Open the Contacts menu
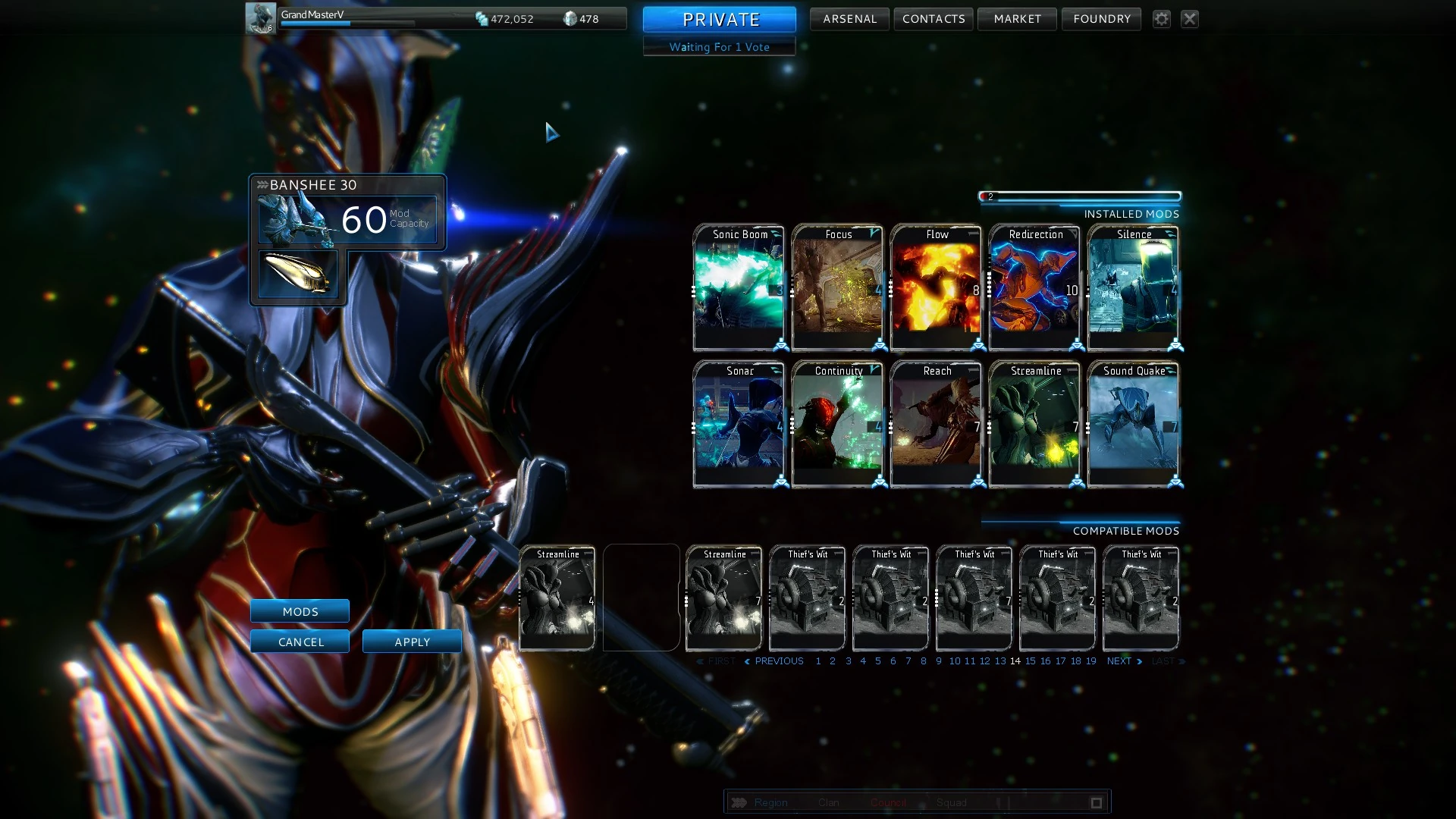This screenshot has width=1456, height=819. pyautogui.click(x=934, y=19)
